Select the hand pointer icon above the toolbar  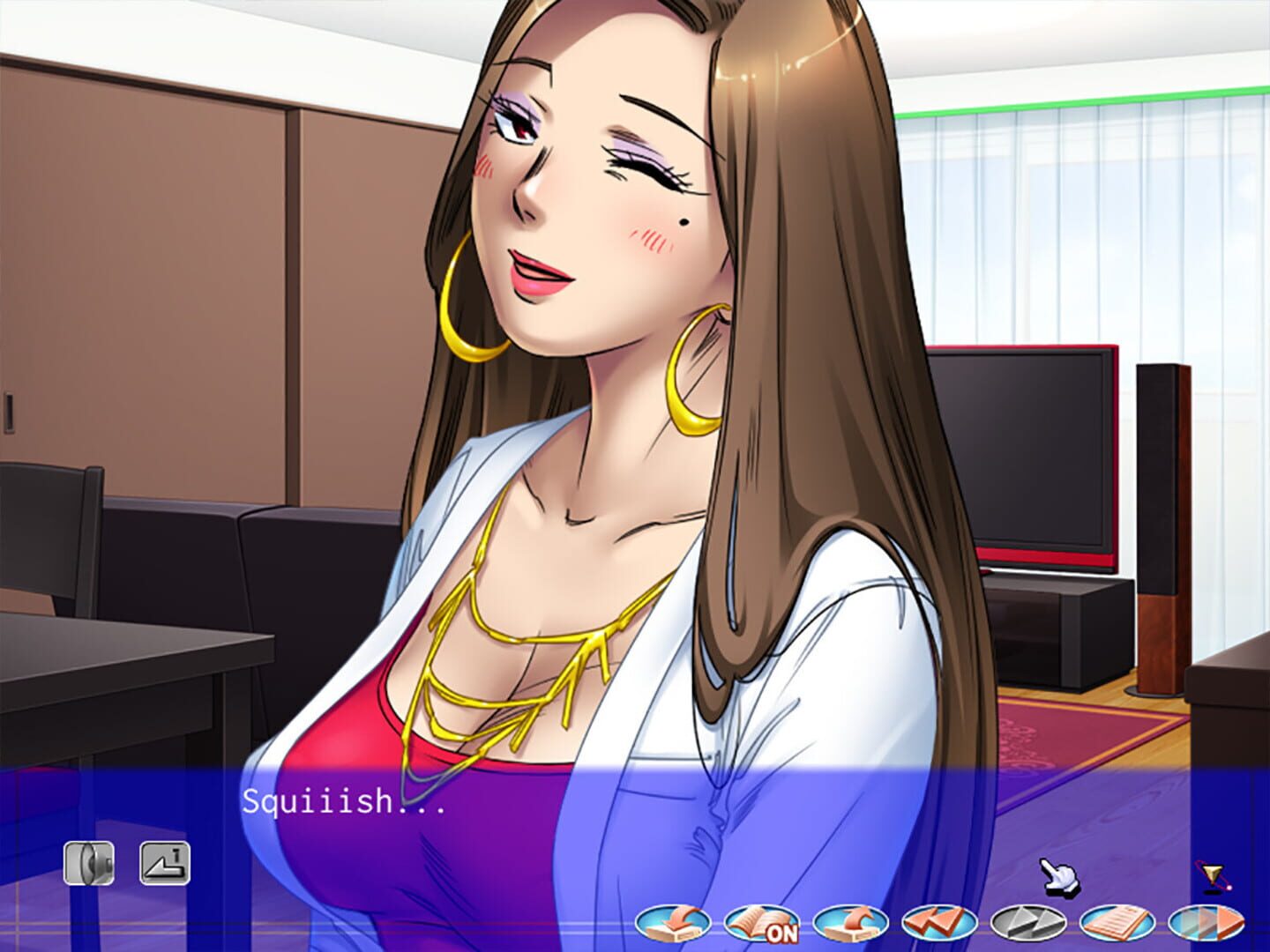(x=1058, y=878)
